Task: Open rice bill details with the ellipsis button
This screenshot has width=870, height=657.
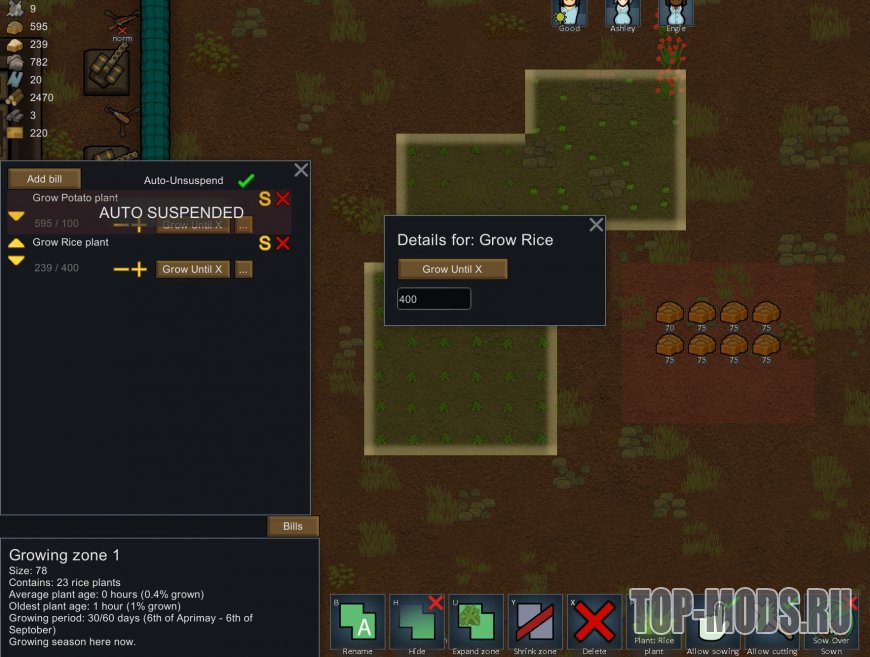Action: [243, 269]
